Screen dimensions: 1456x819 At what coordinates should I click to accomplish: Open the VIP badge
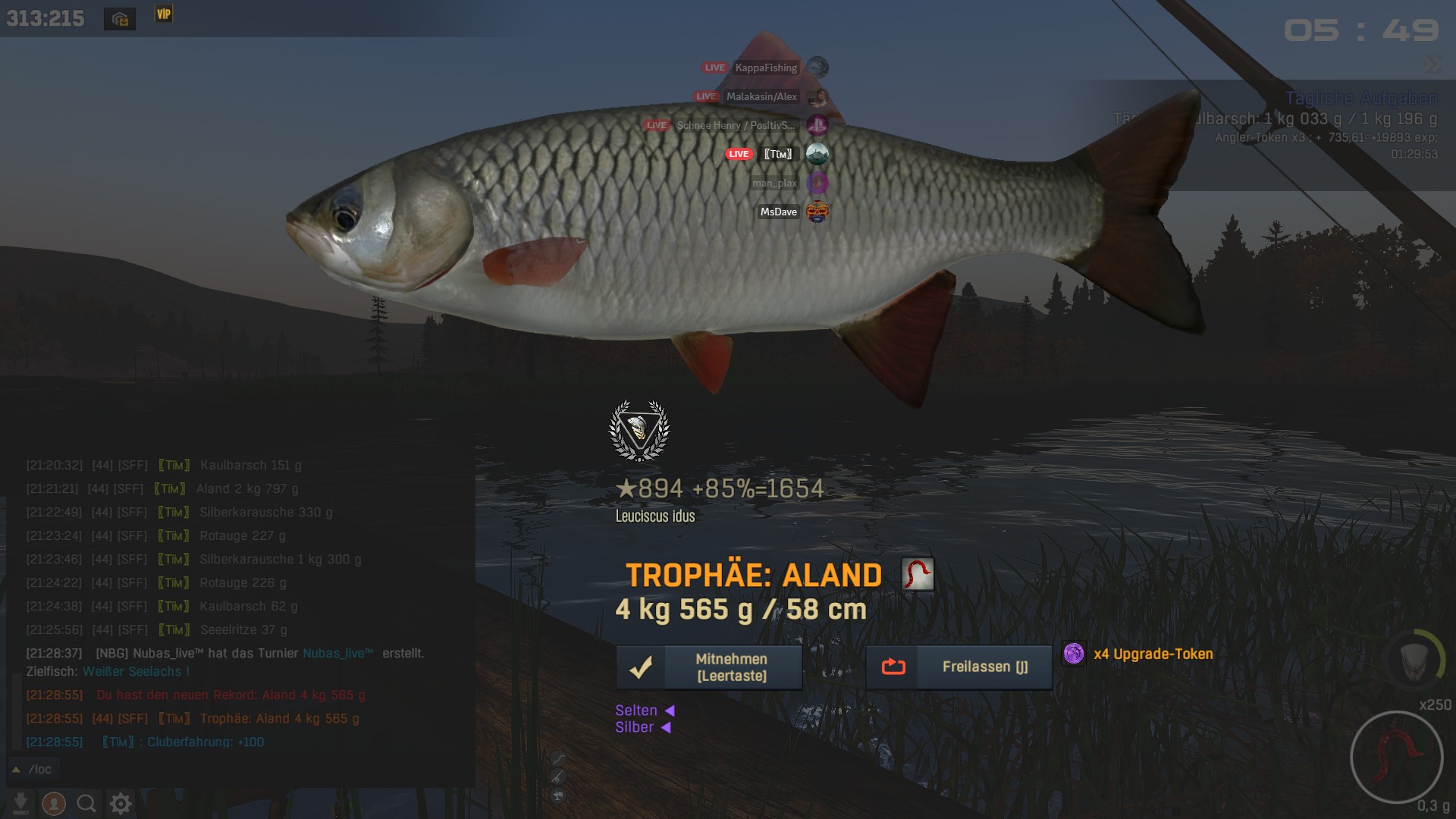point(163,14)
